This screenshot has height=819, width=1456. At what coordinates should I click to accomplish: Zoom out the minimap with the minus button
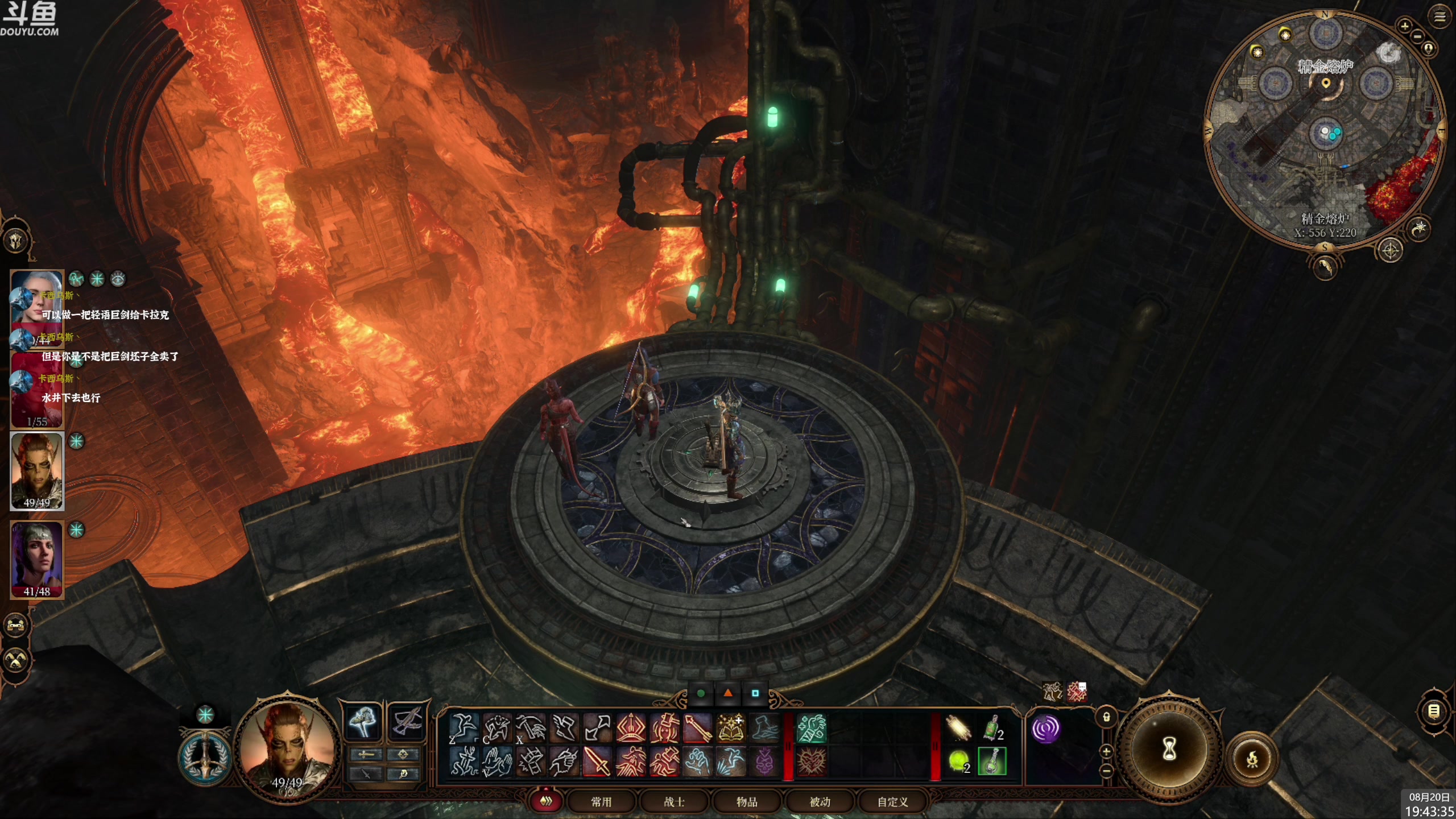coord(1417,36)
